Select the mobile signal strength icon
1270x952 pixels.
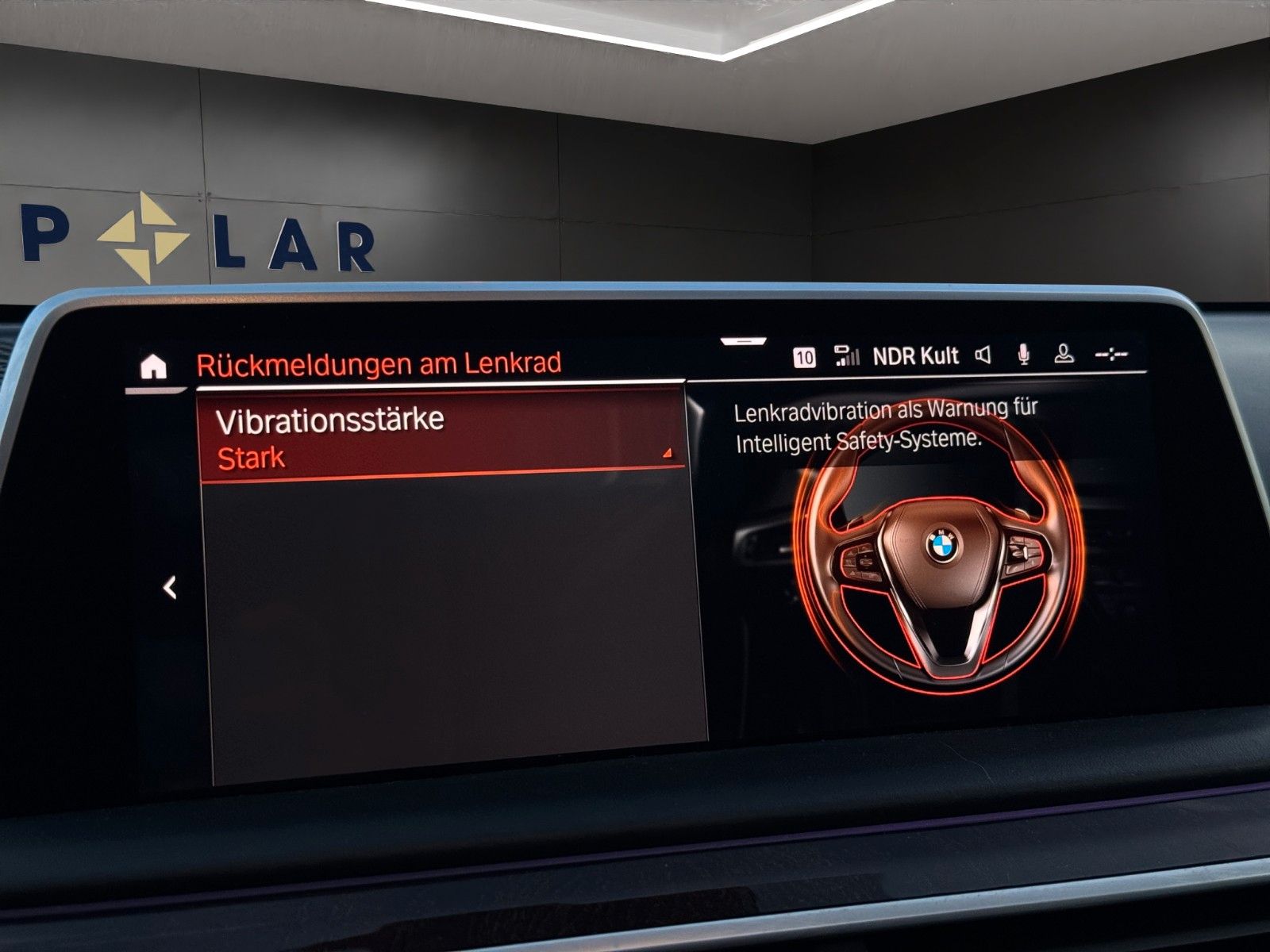click(x=845, y=355)
